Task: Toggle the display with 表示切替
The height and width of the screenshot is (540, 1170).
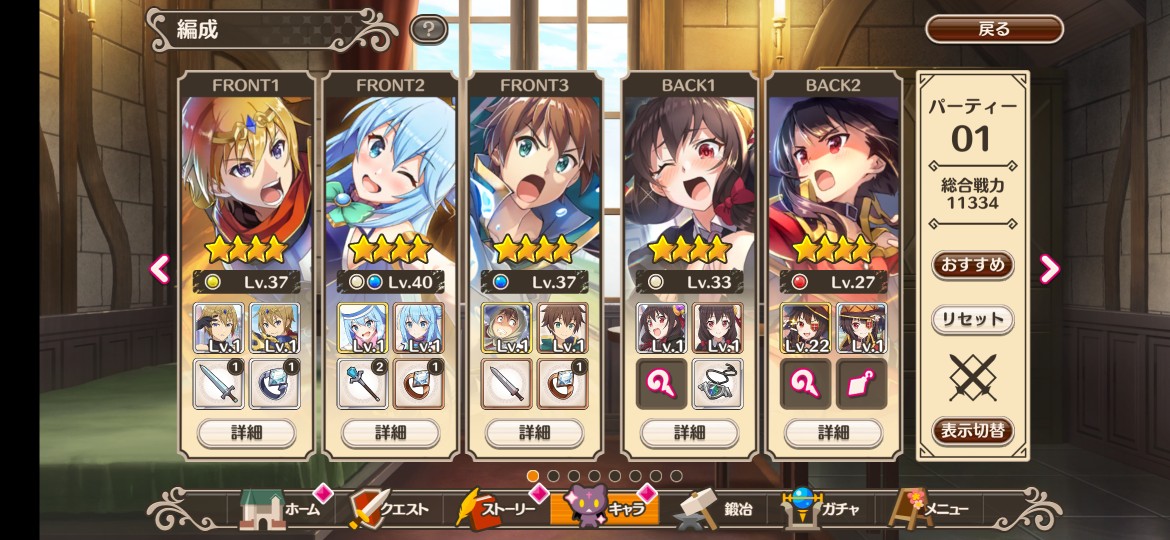Action: pos(972,431)
